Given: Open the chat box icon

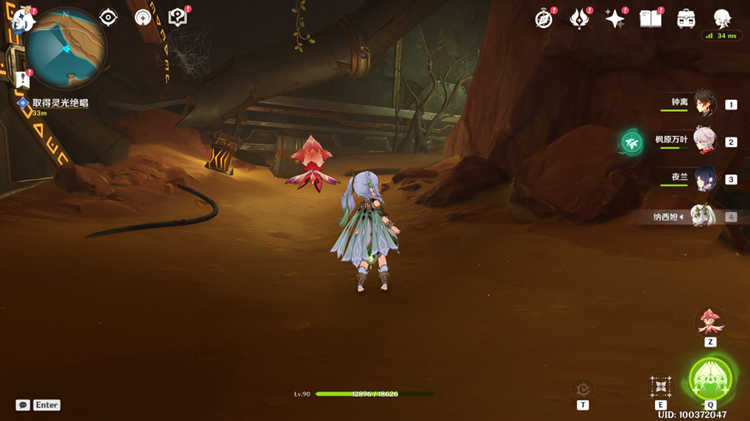Looking at the screenshot, I should coord(23,405).
